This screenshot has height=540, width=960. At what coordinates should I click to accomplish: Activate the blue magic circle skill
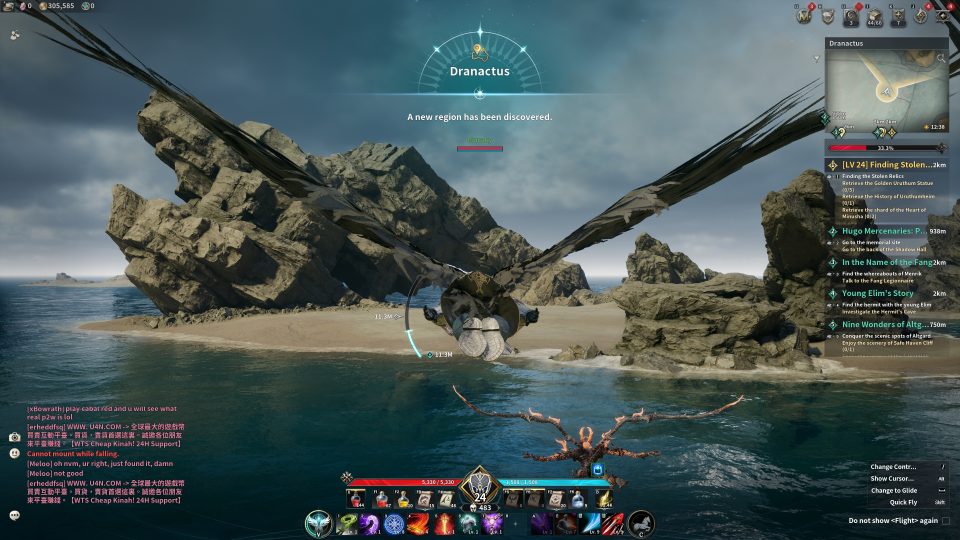click(x=394, y=523)
